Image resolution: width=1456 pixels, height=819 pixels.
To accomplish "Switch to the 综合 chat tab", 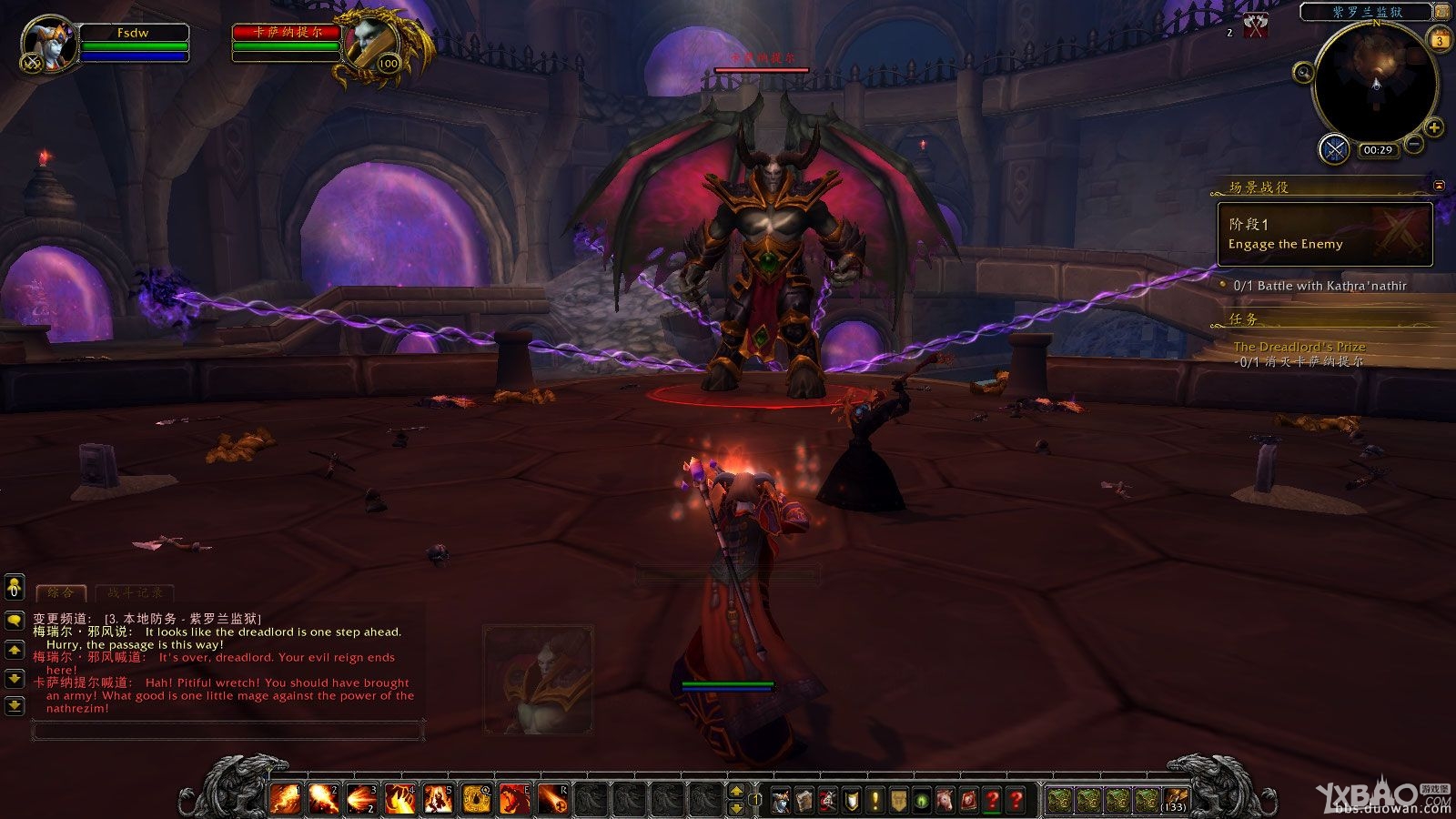I will pyautogui.click(x=60, y=592).
